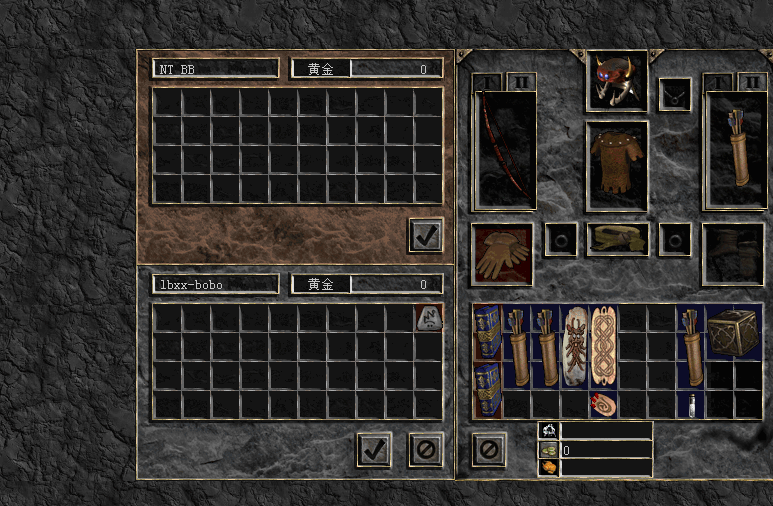Pick up the Horadric Cube in inventory
This screenshot has height=506, width=773.
[733, 333]
